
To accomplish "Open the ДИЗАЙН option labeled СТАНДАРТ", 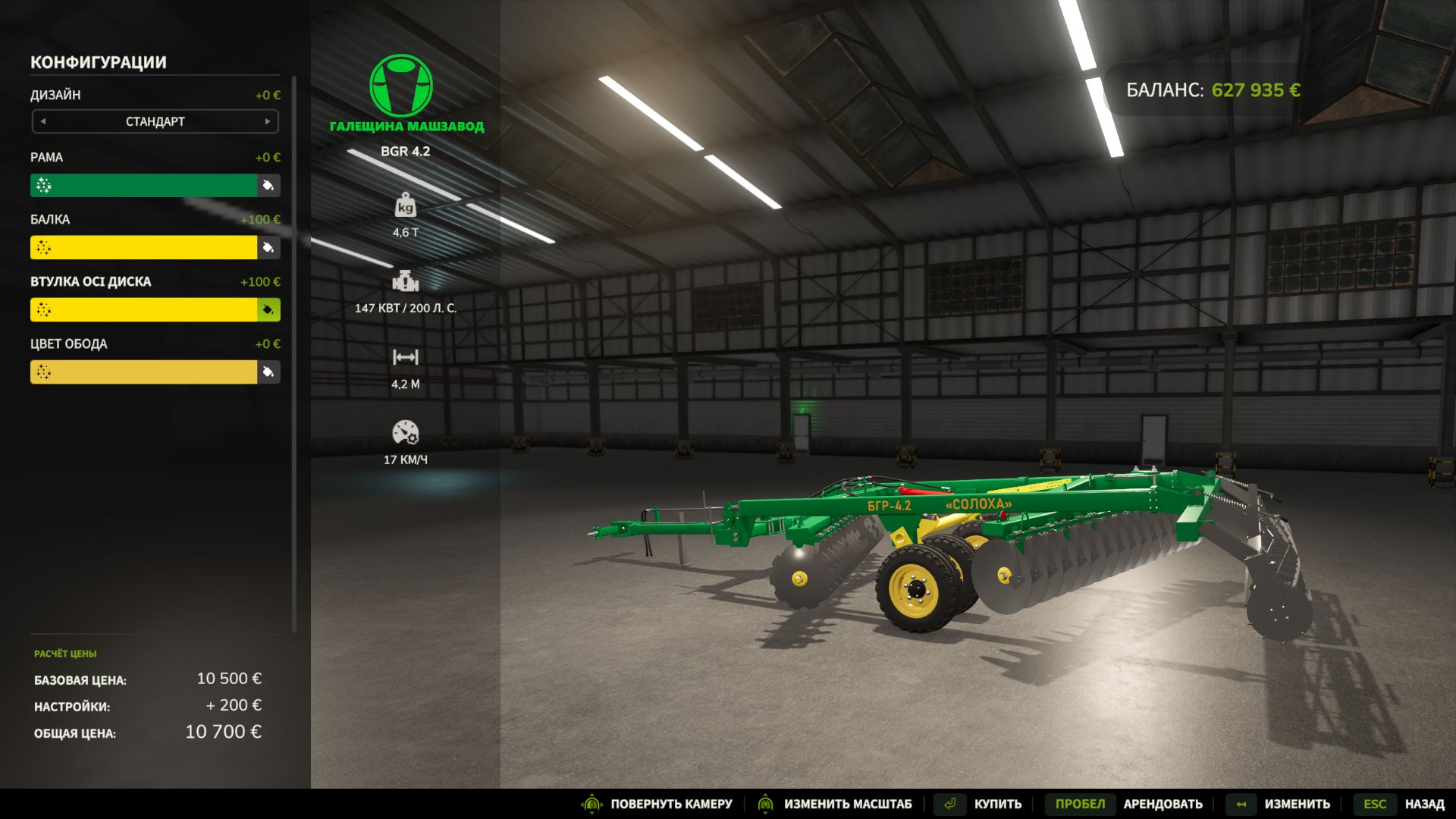I will [155, 121].
